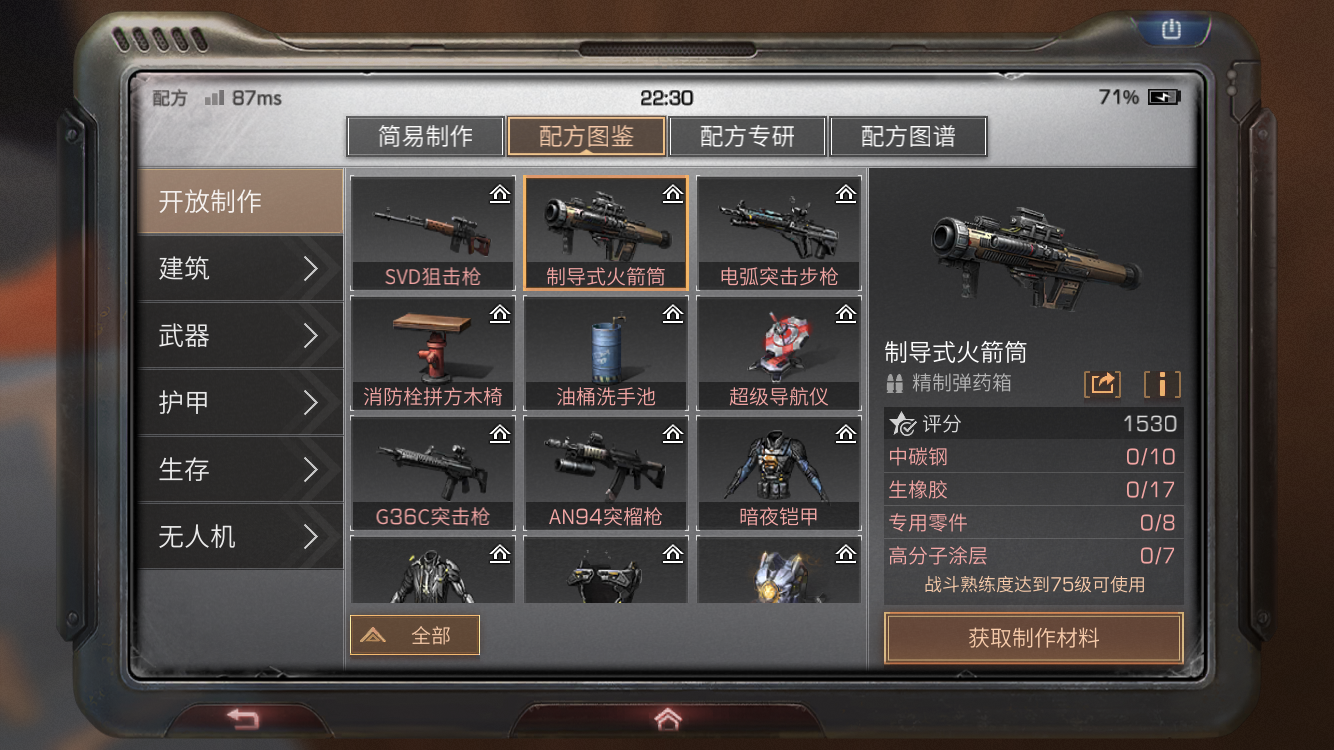Switch to the 简易制作 tab
This screenshot has height=750, width=1334.
(x=427, y=136)
